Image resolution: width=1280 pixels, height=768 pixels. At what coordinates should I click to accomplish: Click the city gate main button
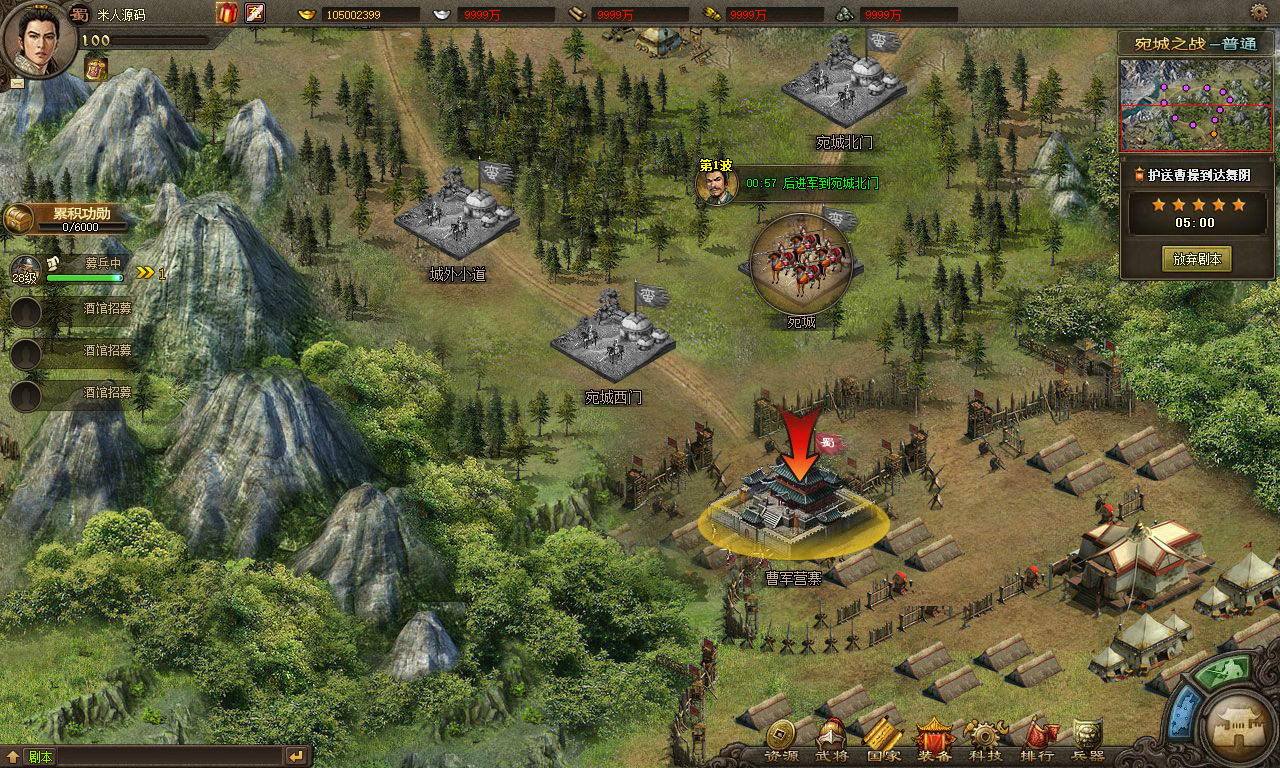(x=1239, y=727)
